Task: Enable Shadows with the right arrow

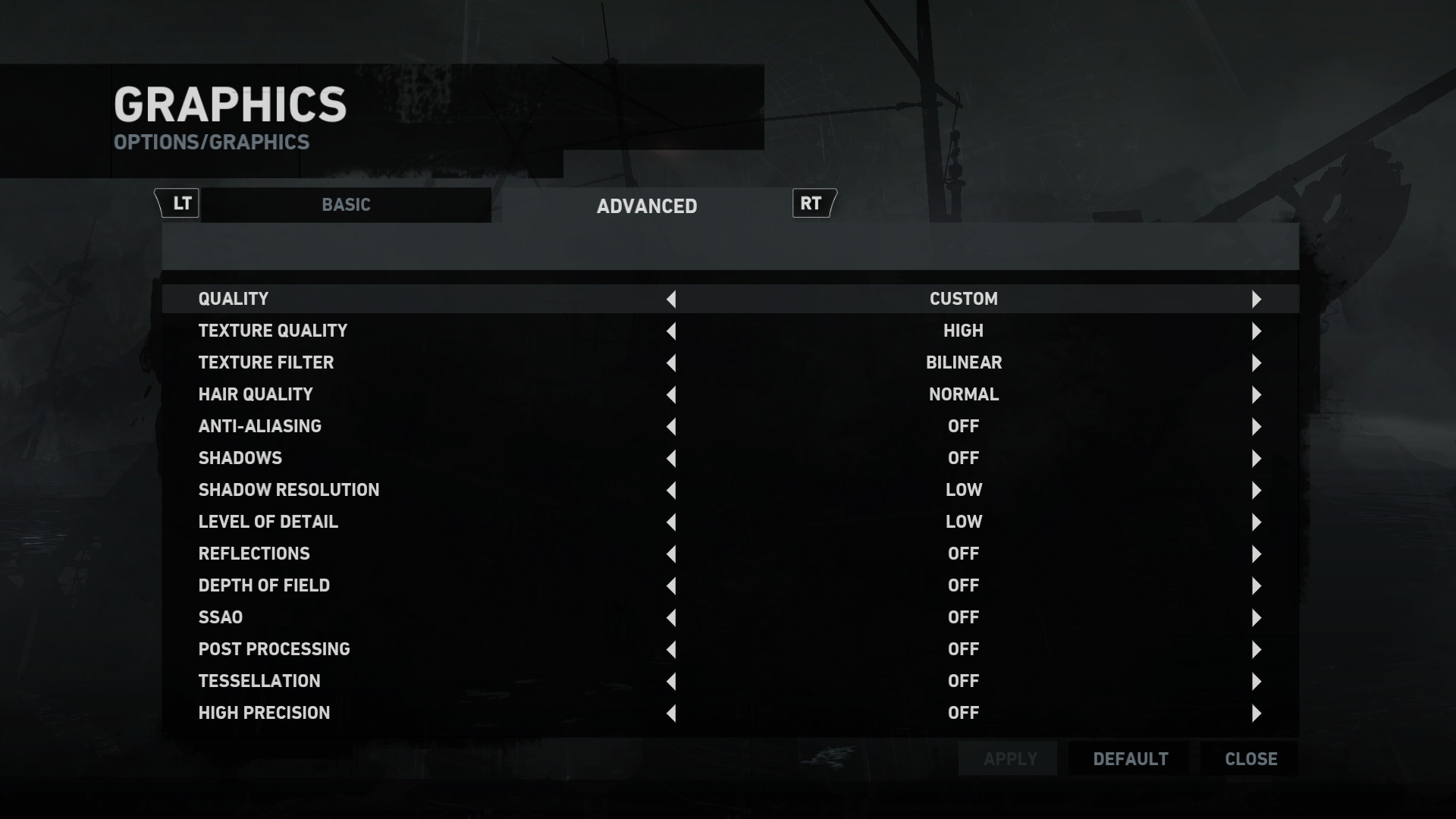Action: (x=1257, y=459)
